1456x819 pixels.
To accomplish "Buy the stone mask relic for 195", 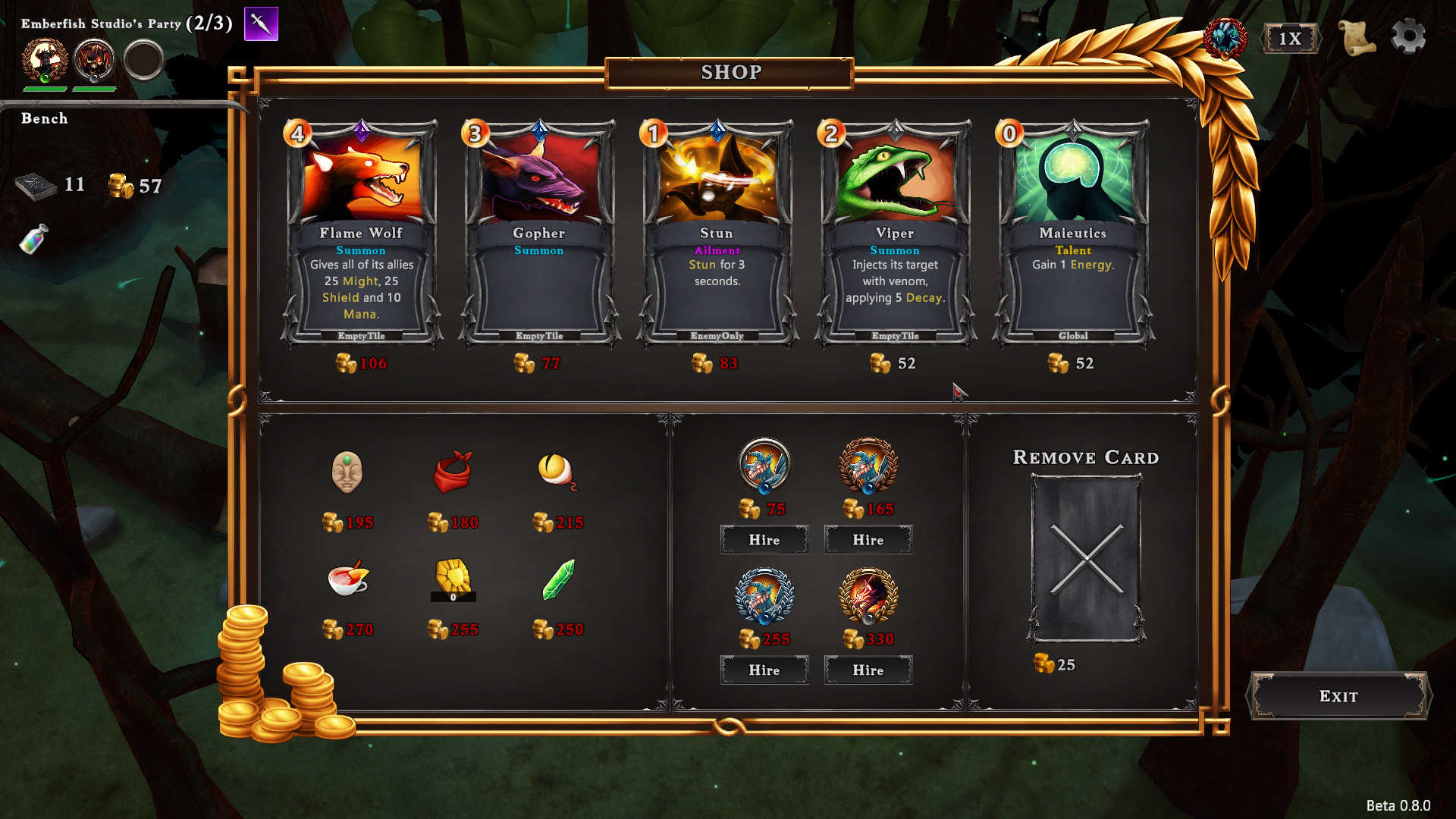I will [347, 472].
